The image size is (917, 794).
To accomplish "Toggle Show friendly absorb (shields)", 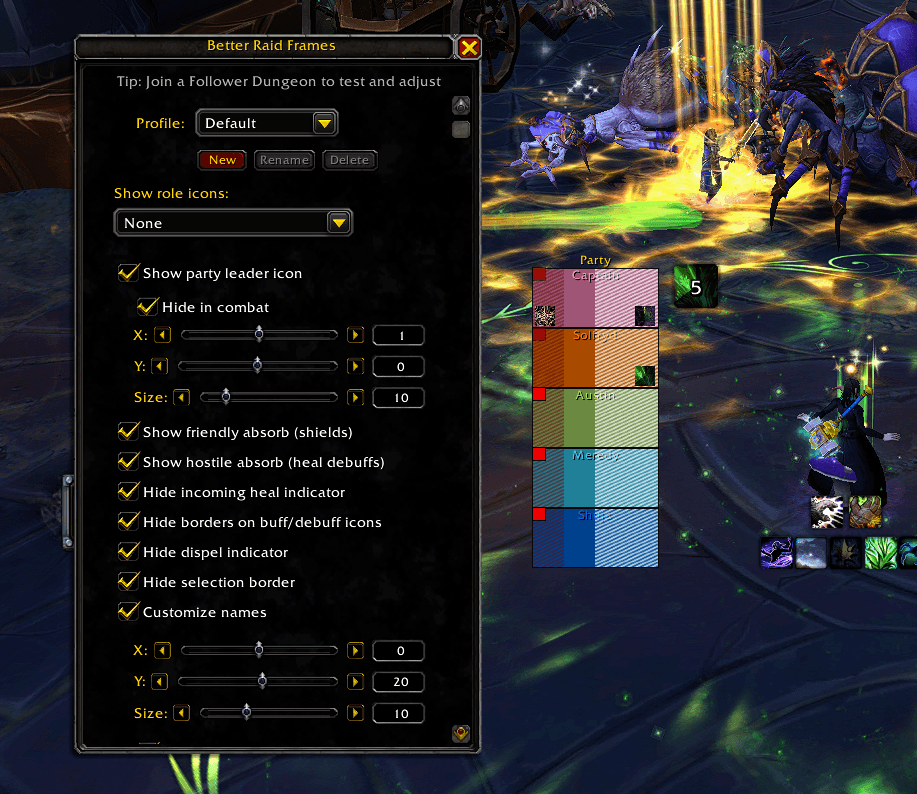I will point(128,432).
